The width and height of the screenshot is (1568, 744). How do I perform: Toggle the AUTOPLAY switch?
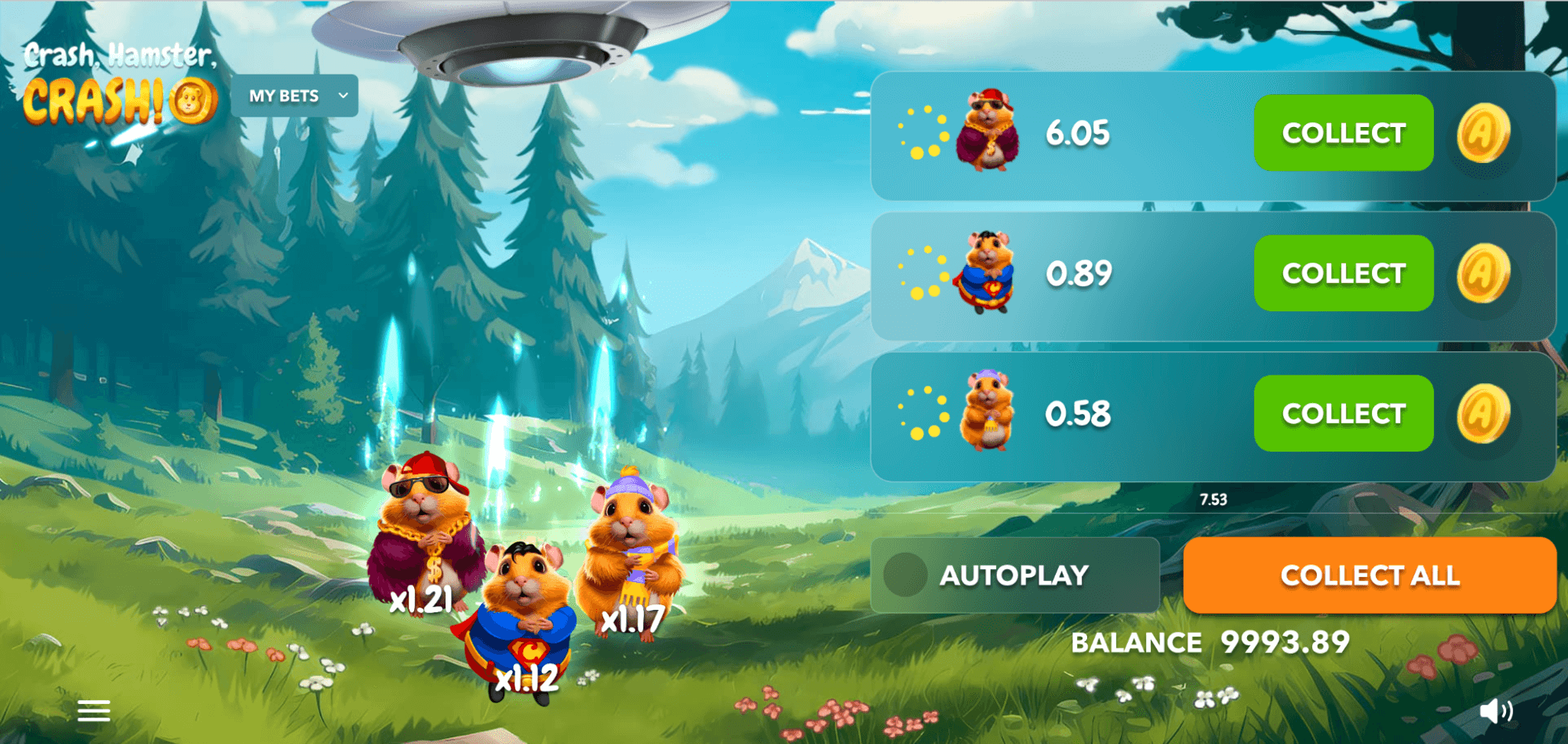(x=906, y=575)
